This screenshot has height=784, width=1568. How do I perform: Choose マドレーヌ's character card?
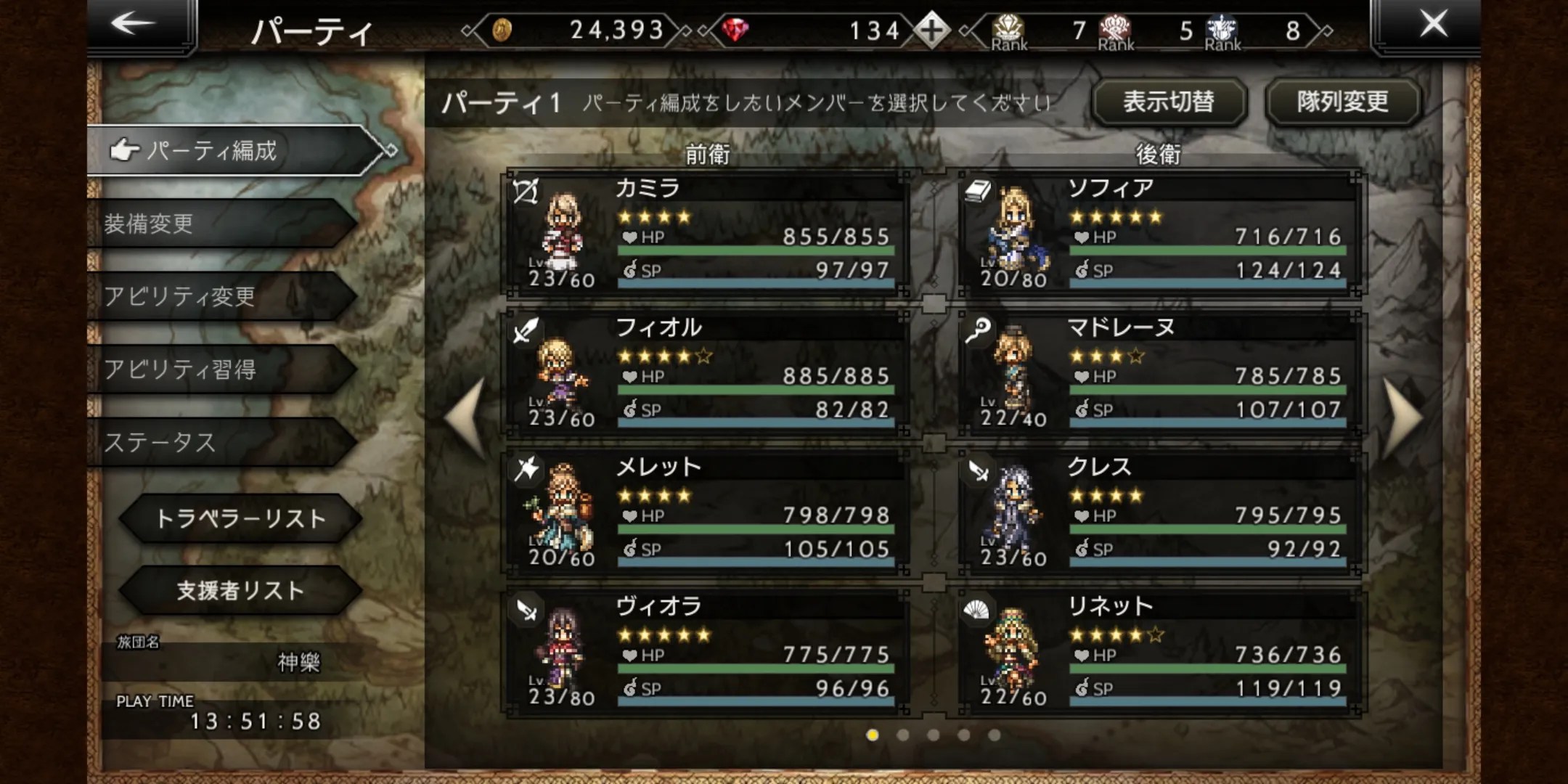(x=1159, y=373)
